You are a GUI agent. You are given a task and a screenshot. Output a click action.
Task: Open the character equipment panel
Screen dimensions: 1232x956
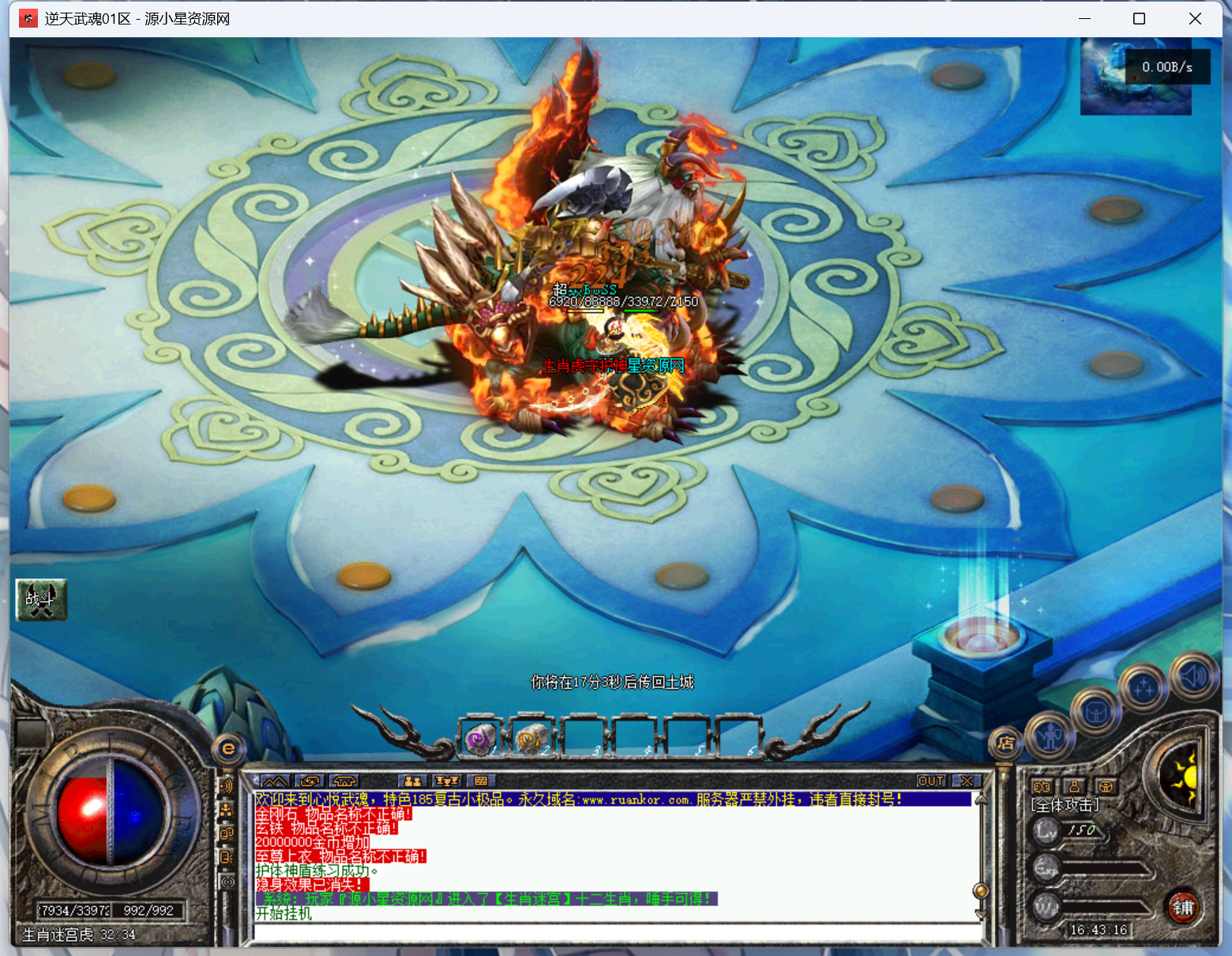click(x=1050, y=736)
